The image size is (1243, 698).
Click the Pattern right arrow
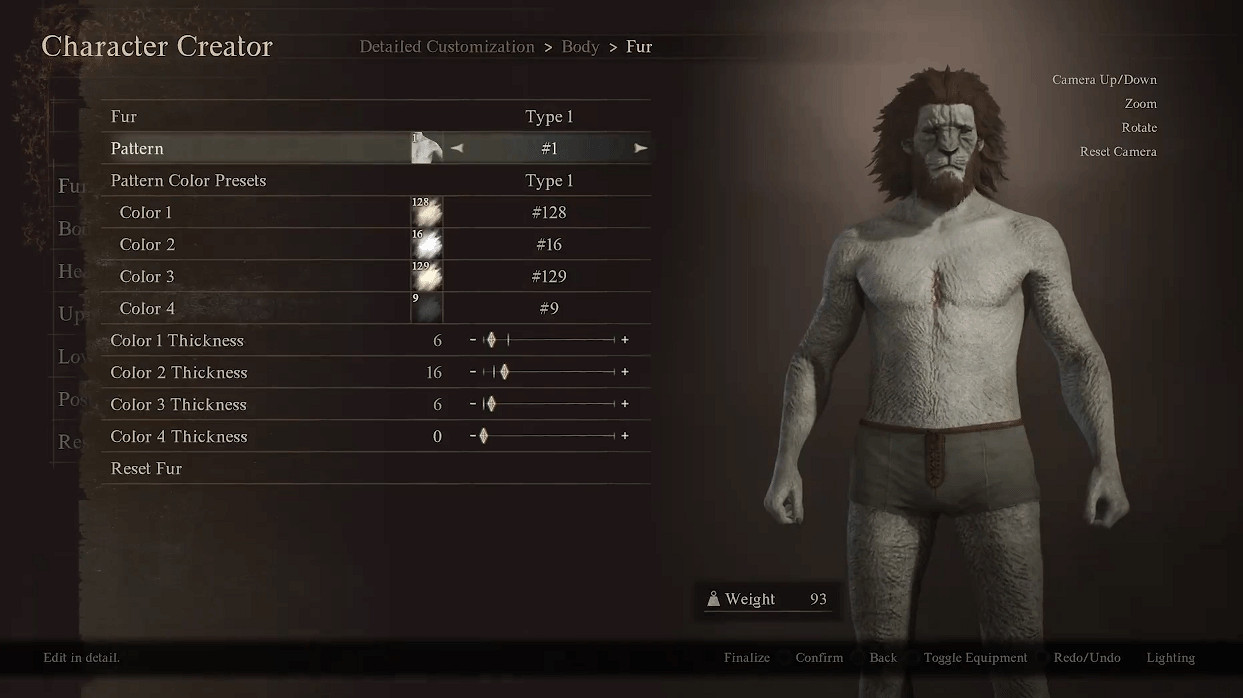tap(641, 148)
